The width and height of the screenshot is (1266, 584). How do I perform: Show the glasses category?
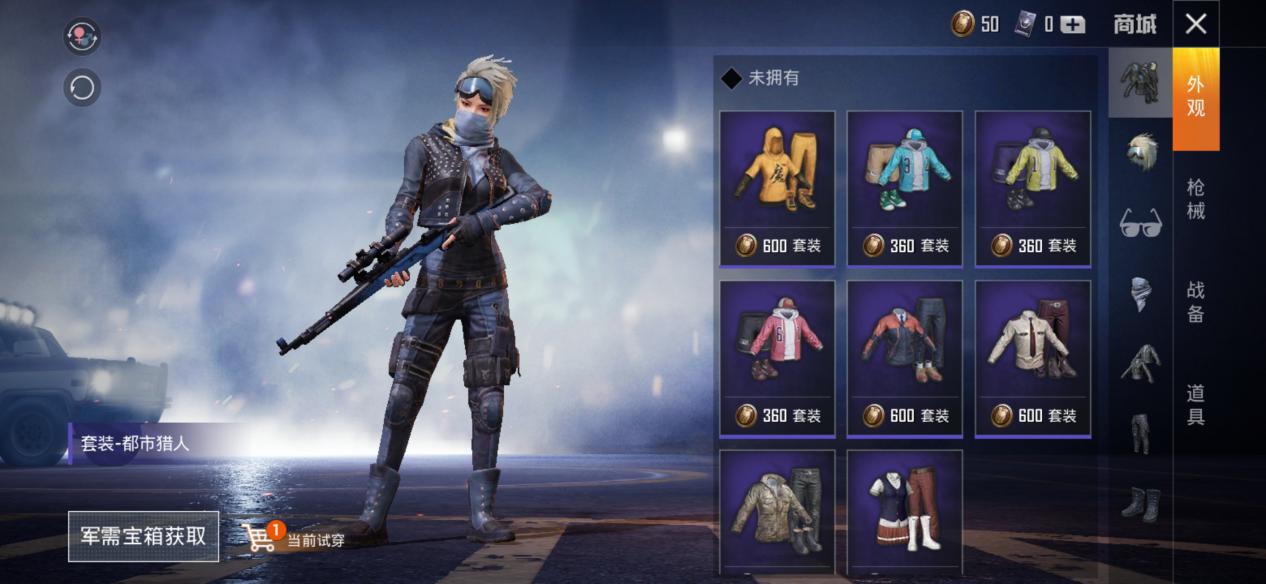click(1140, 222)
